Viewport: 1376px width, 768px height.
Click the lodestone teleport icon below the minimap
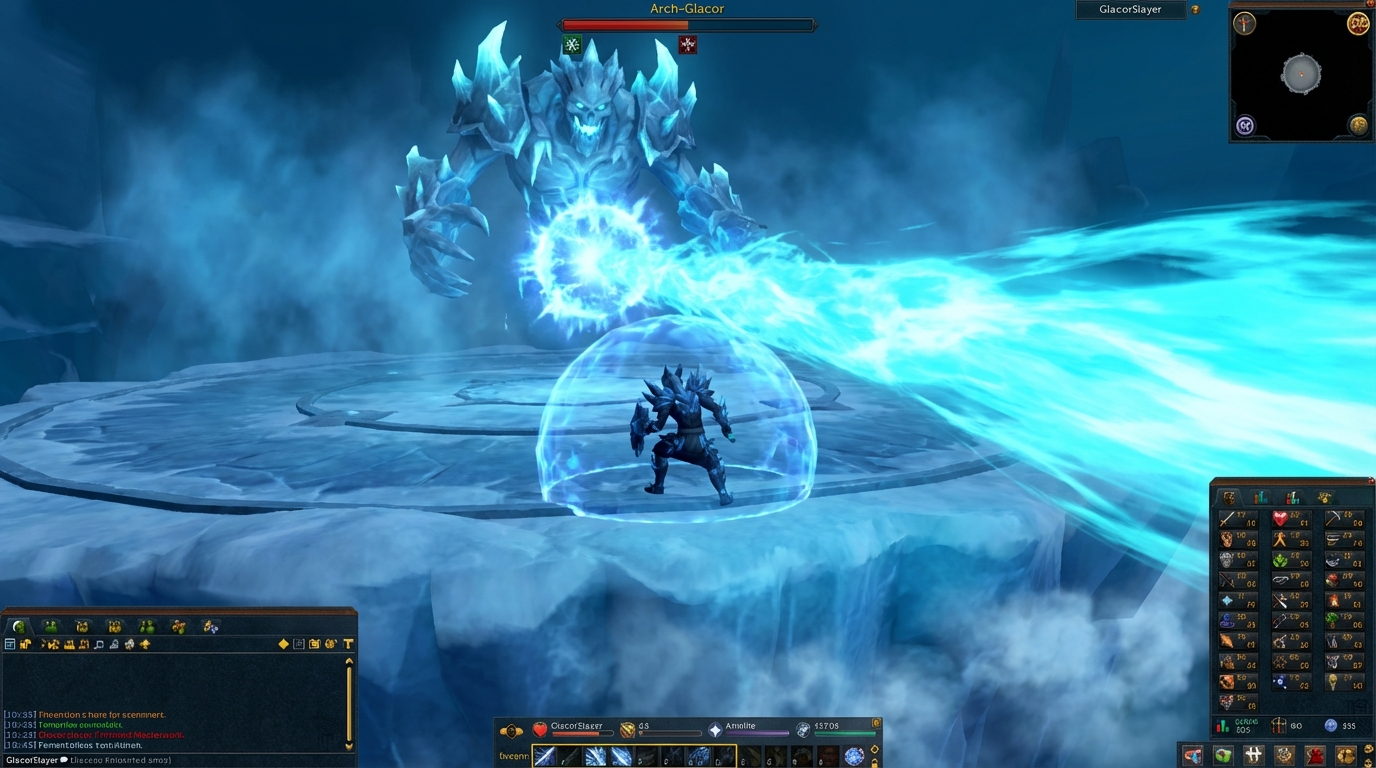click(x=1243, y=124)
